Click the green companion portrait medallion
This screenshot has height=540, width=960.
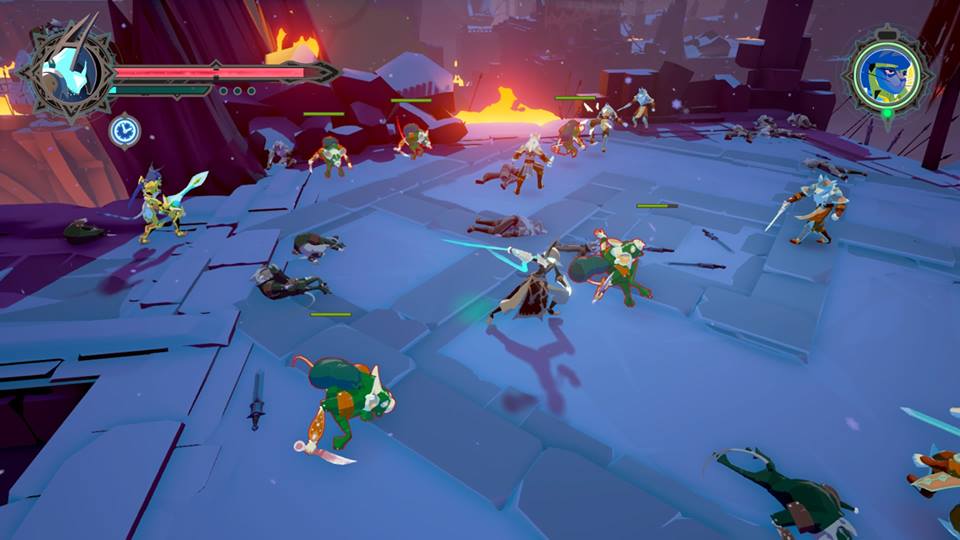[884, 73]
